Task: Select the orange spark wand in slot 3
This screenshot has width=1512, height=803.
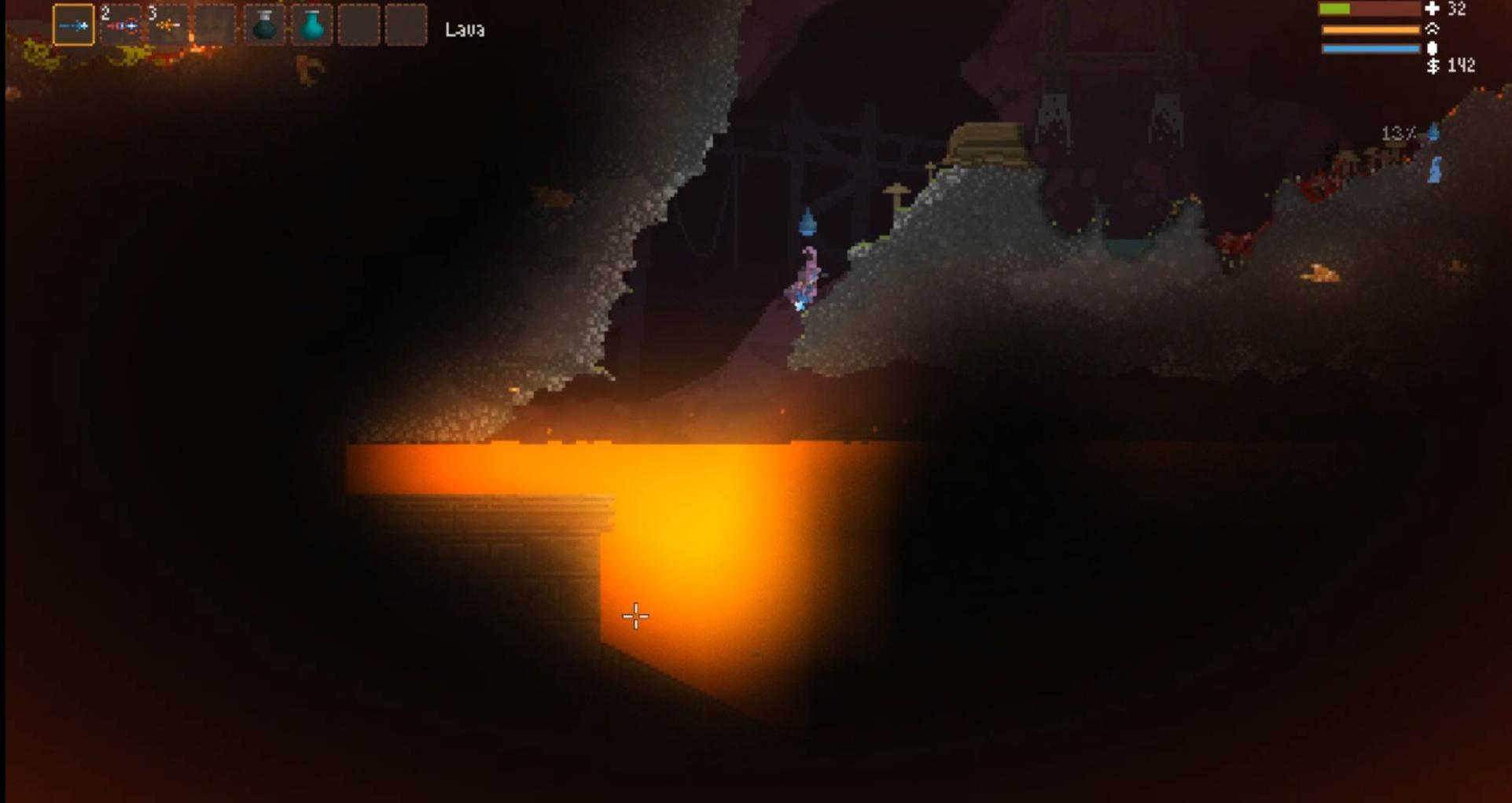Action: pyautogui.click(x=169, y=24)
